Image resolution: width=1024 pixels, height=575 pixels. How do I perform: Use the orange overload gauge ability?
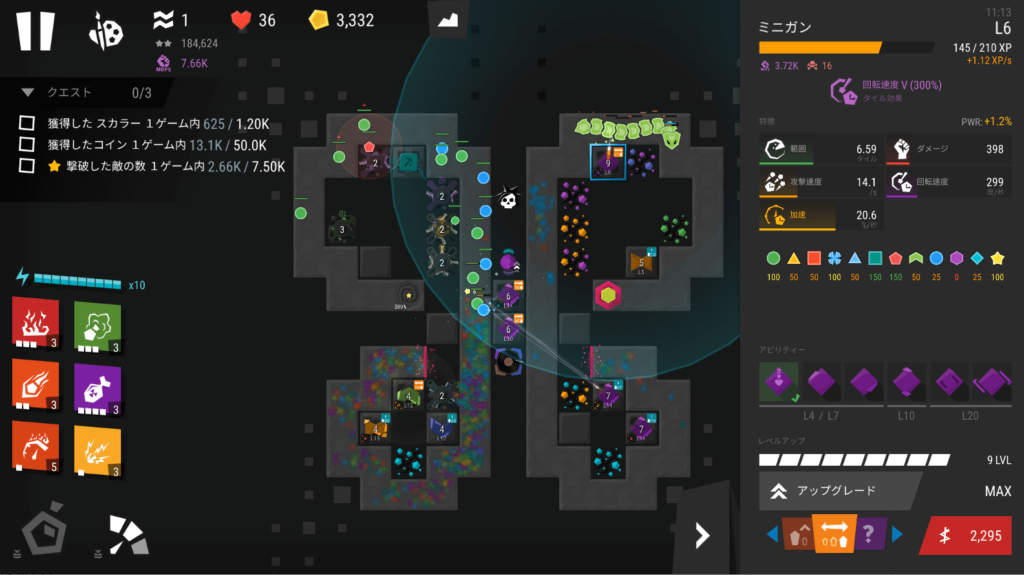[x=35, y=446]
